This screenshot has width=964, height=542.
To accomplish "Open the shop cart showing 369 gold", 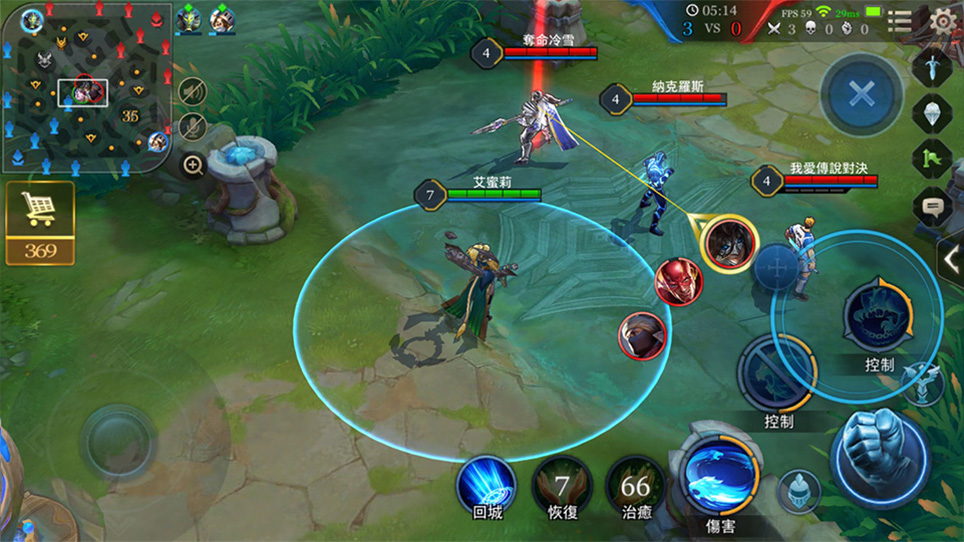I will (x=40, y=222).
